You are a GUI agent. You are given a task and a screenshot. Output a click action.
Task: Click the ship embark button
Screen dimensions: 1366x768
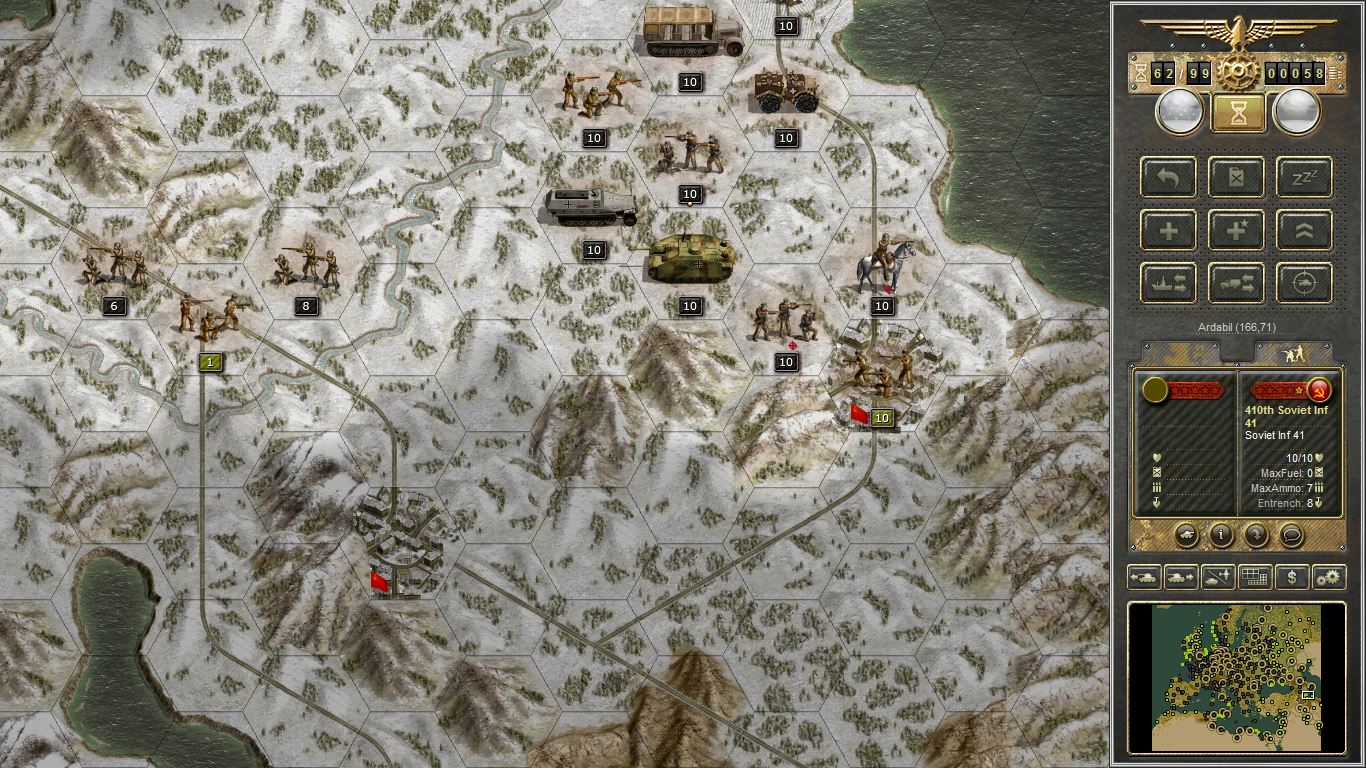[x=1168, y=283]
